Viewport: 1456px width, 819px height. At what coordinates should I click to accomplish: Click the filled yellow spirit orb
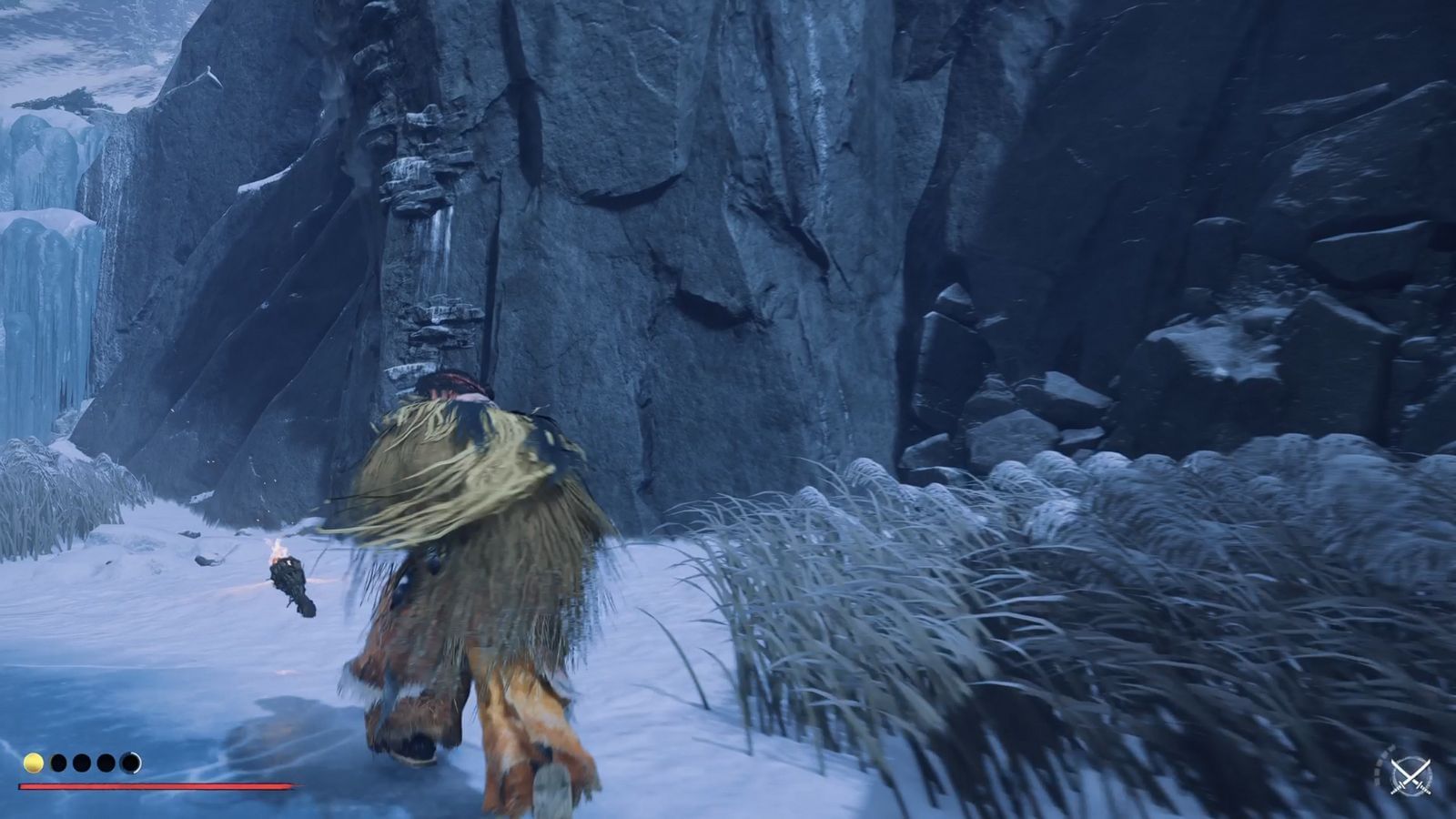[x=34, y=763]
